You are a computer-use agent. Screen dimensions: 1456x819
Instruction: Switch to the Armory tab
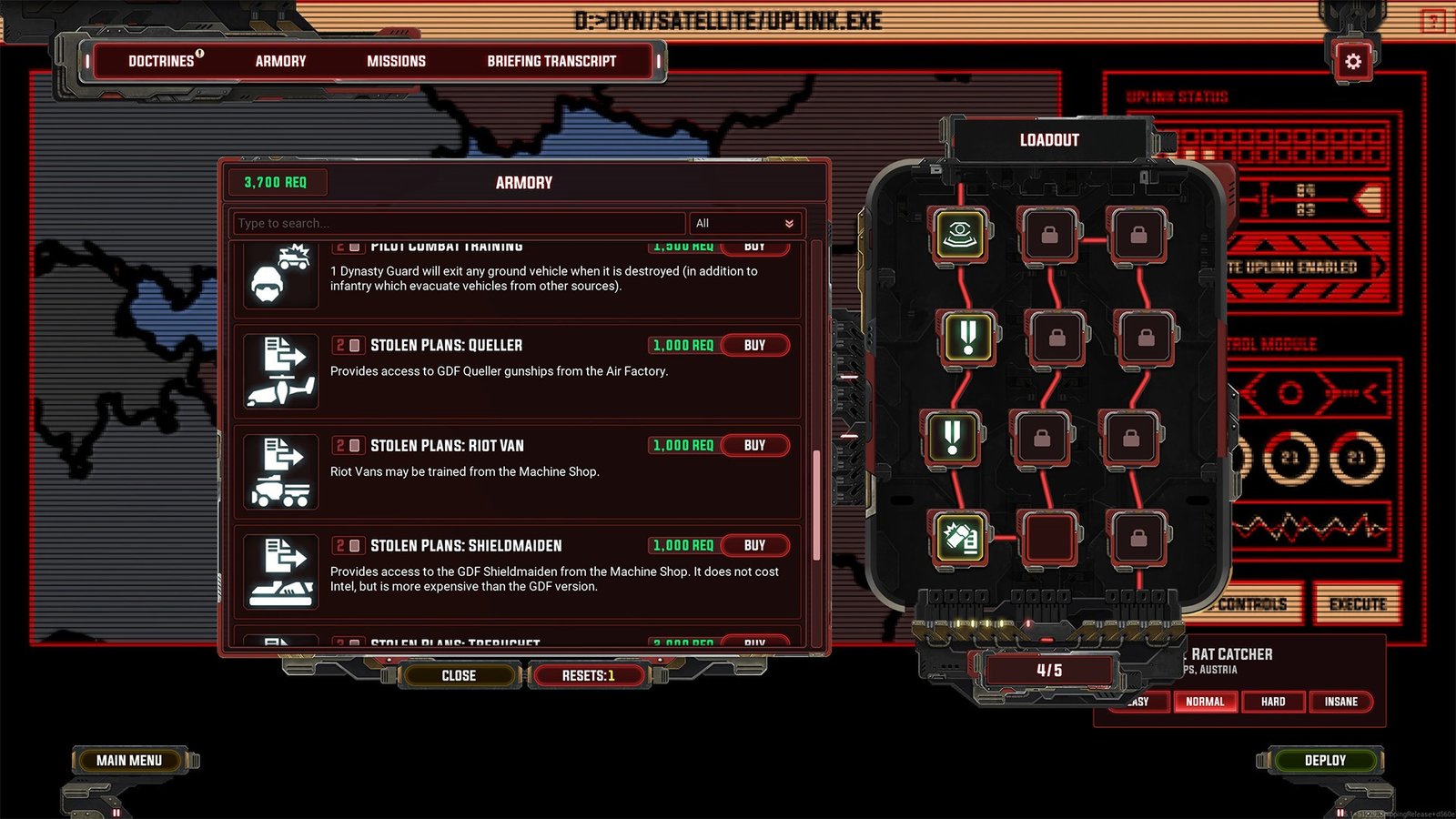[x=280, y=61]
